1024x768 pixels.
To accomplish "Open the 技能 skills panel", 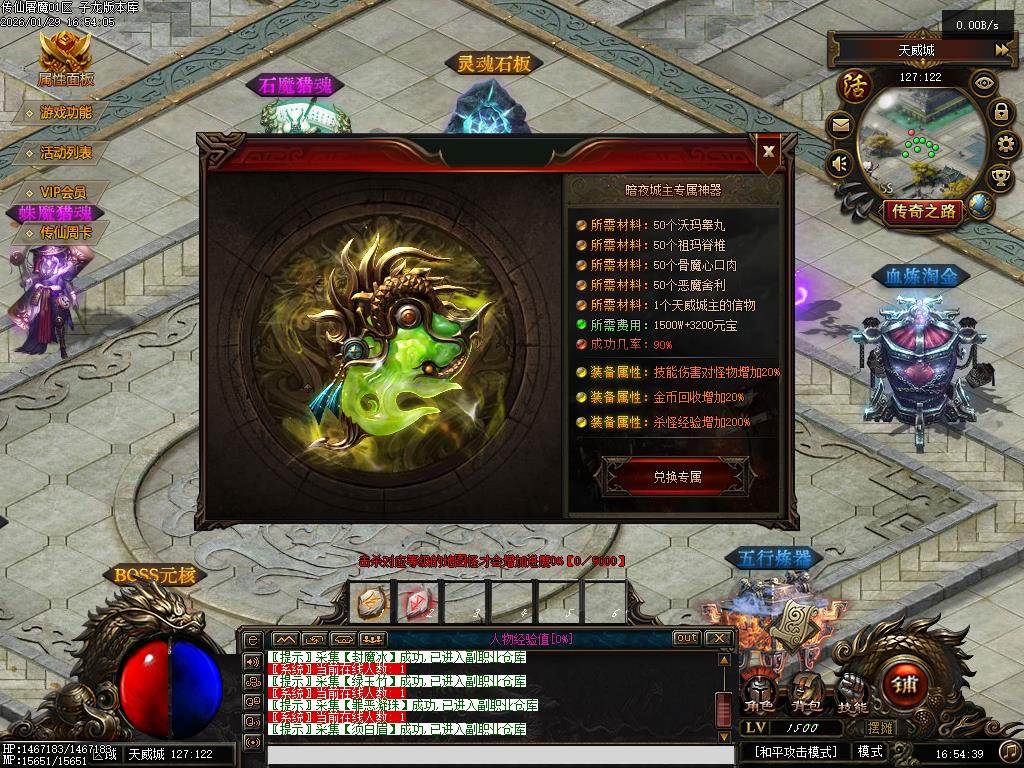I will [x=852, y=692].
